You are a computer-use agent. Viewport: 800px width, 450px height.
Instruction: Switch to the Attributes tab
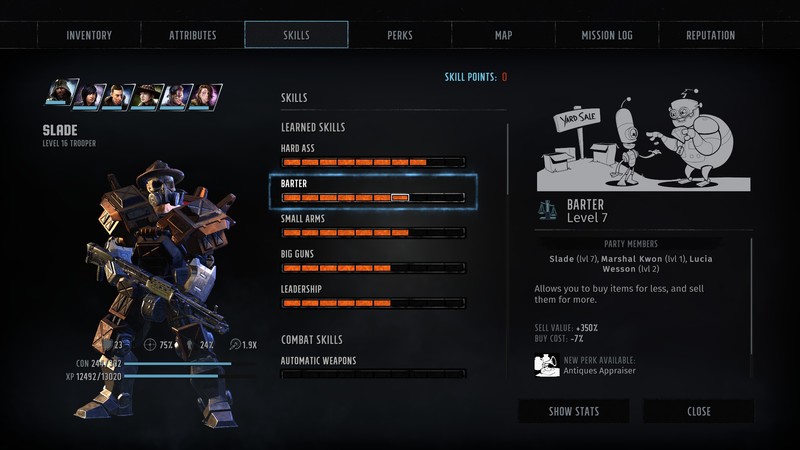[193, 35]
